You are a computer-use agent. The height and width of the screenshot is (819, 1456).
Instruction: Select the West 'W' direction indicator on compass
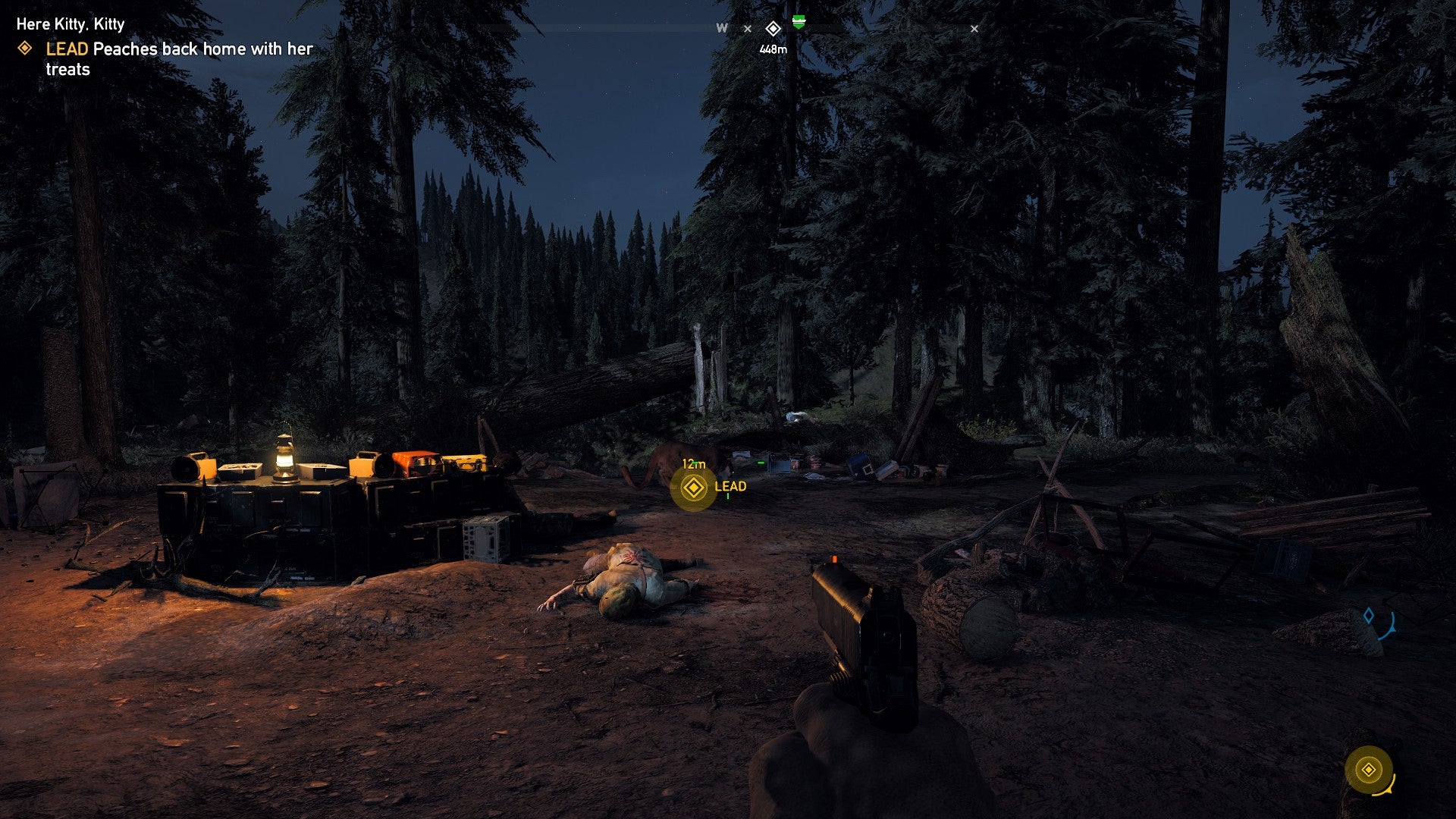coord(720,28)
